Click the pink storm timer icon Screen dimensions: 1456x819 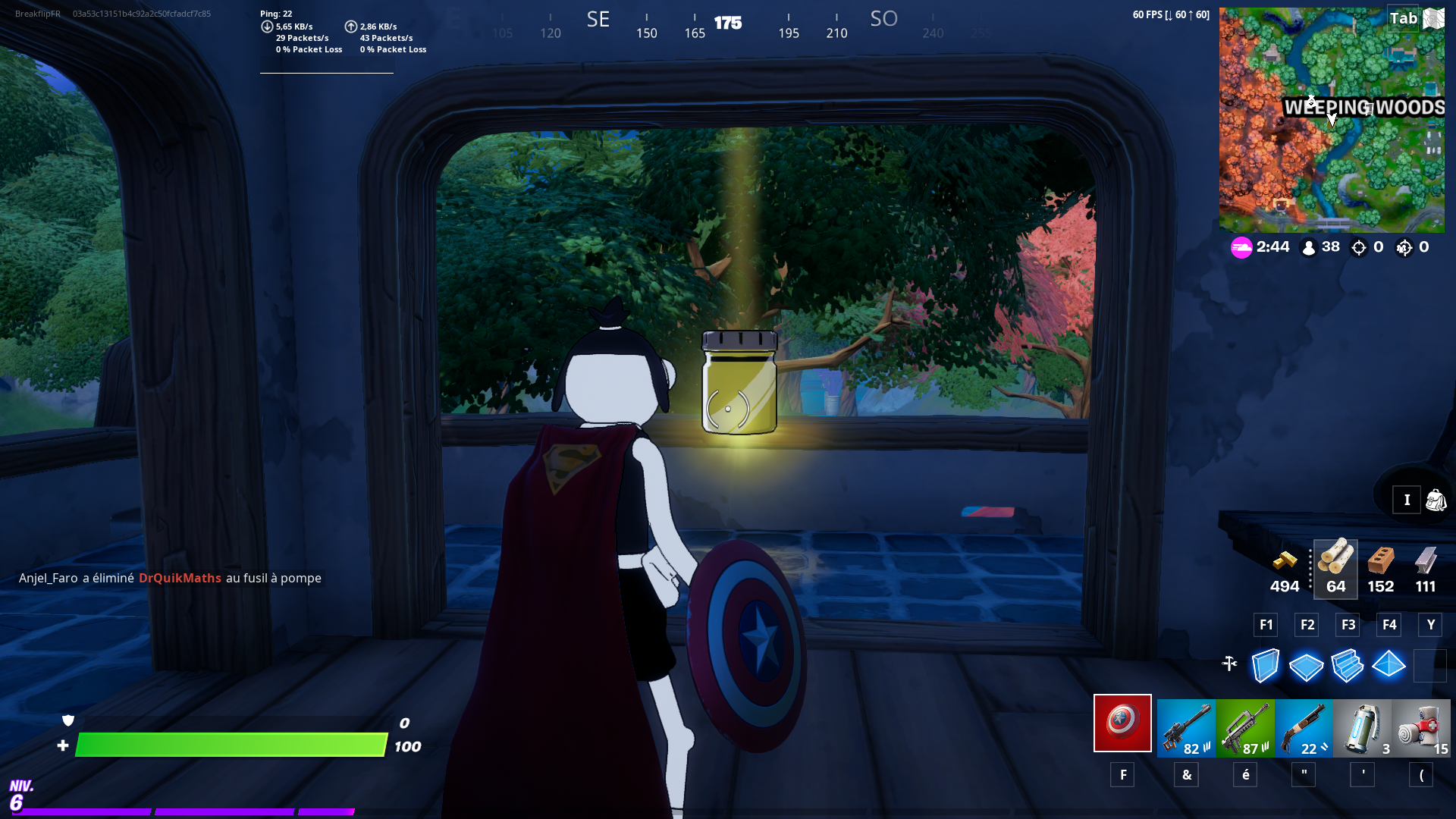1241,247
